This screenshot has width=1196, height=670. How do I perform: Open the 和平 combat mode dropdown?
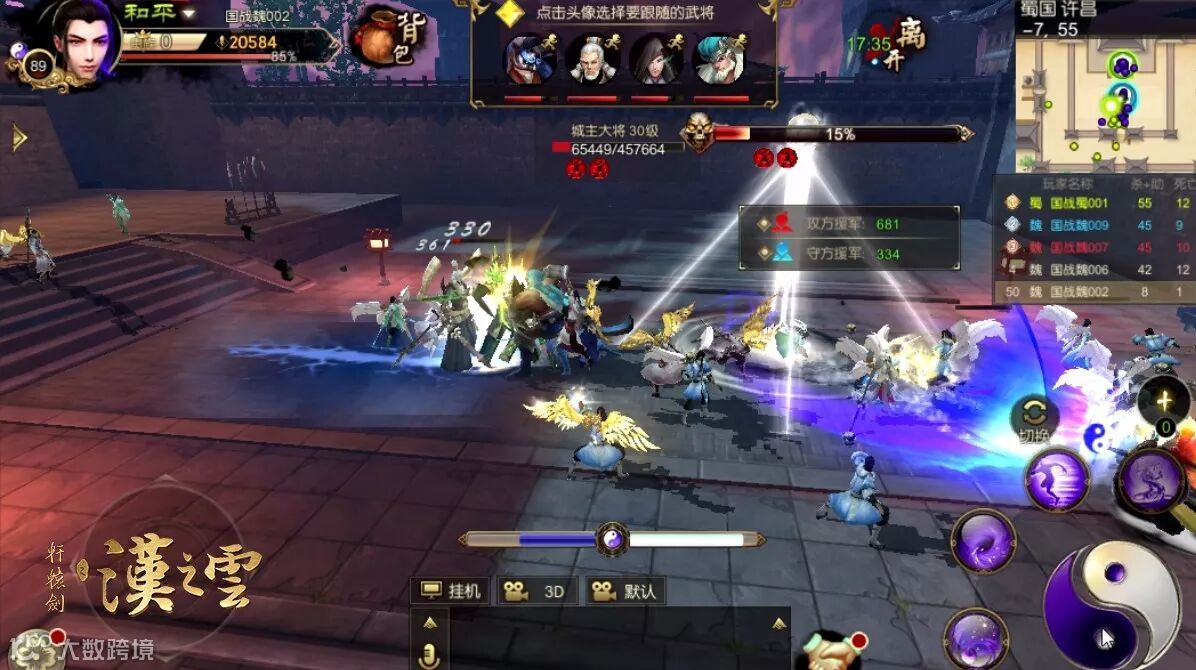point(160,13)
